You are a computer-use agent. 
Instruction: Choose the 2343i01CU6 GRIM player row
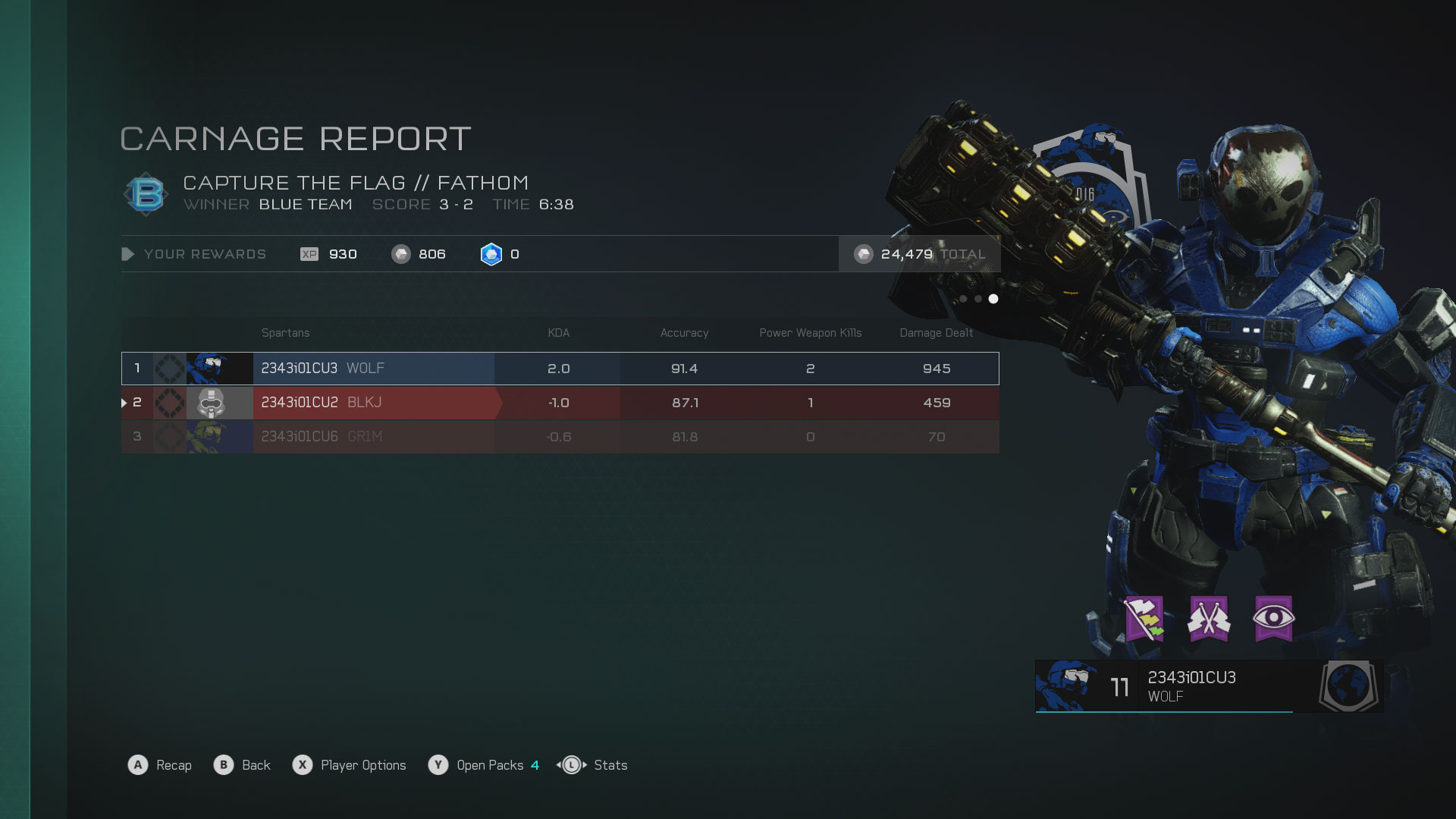560,437
